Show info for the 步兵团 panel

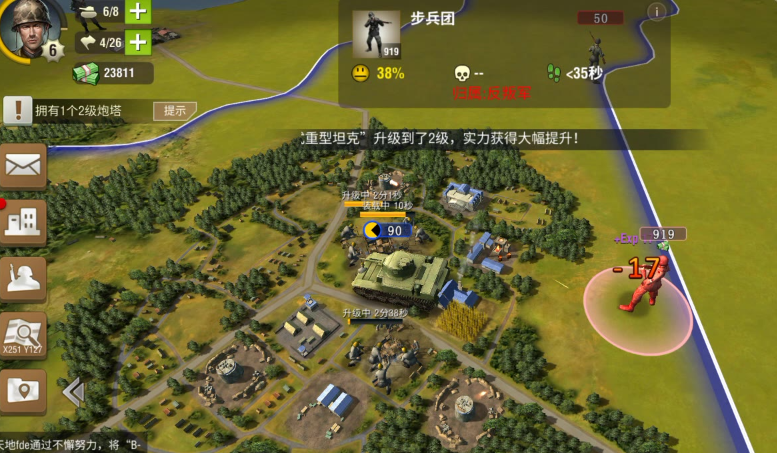[x=657, y=12]
